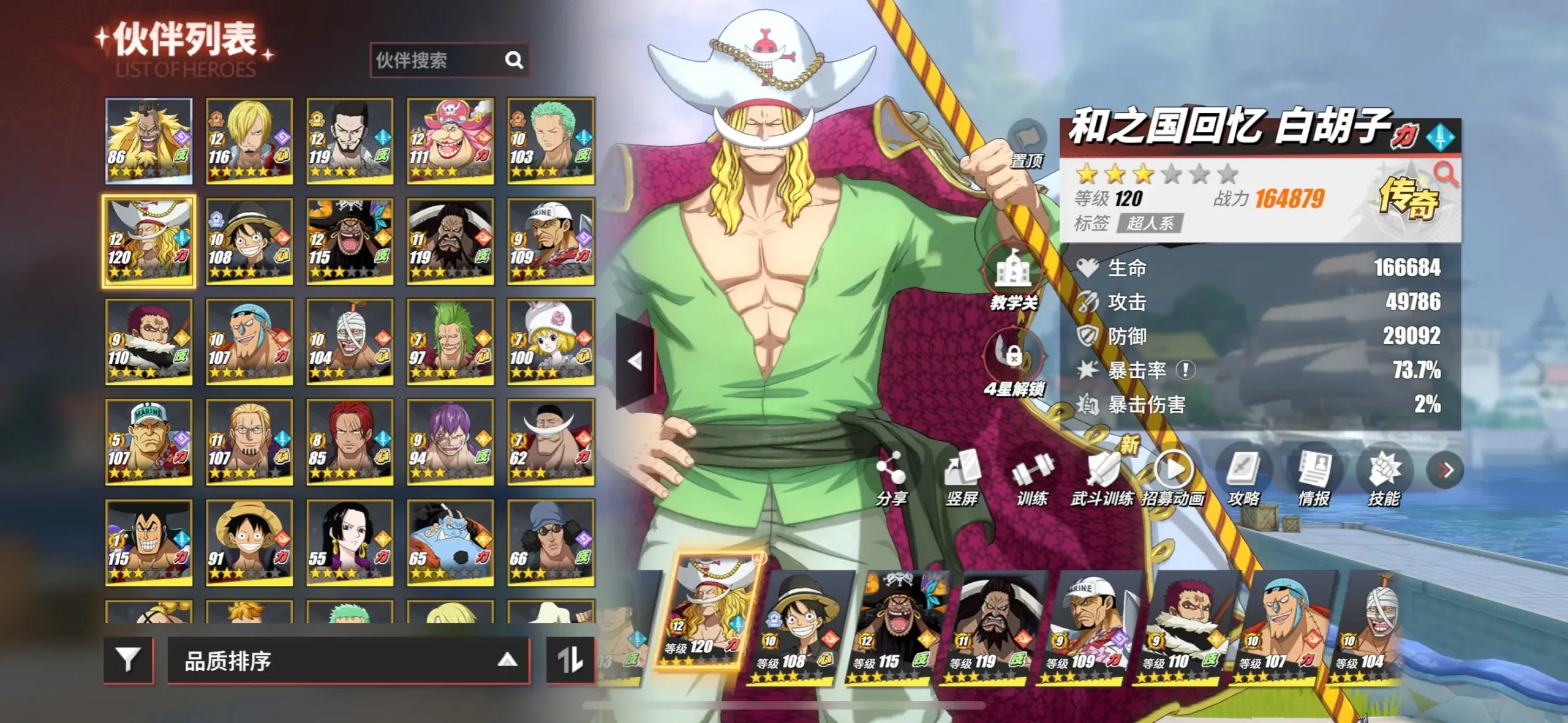Viewport: 1568px width, 723px height.
Task: Switch to 竖屏 portrait view
Action: click(x=962, y=478)
